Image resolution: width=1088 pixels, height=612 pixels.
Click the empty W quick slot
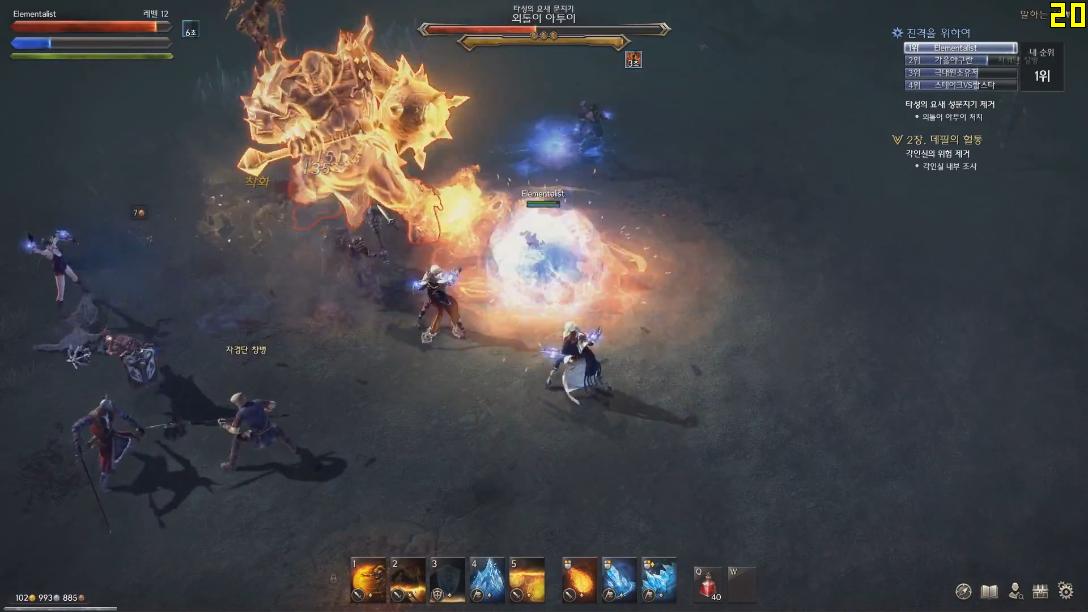click(741, 583)
